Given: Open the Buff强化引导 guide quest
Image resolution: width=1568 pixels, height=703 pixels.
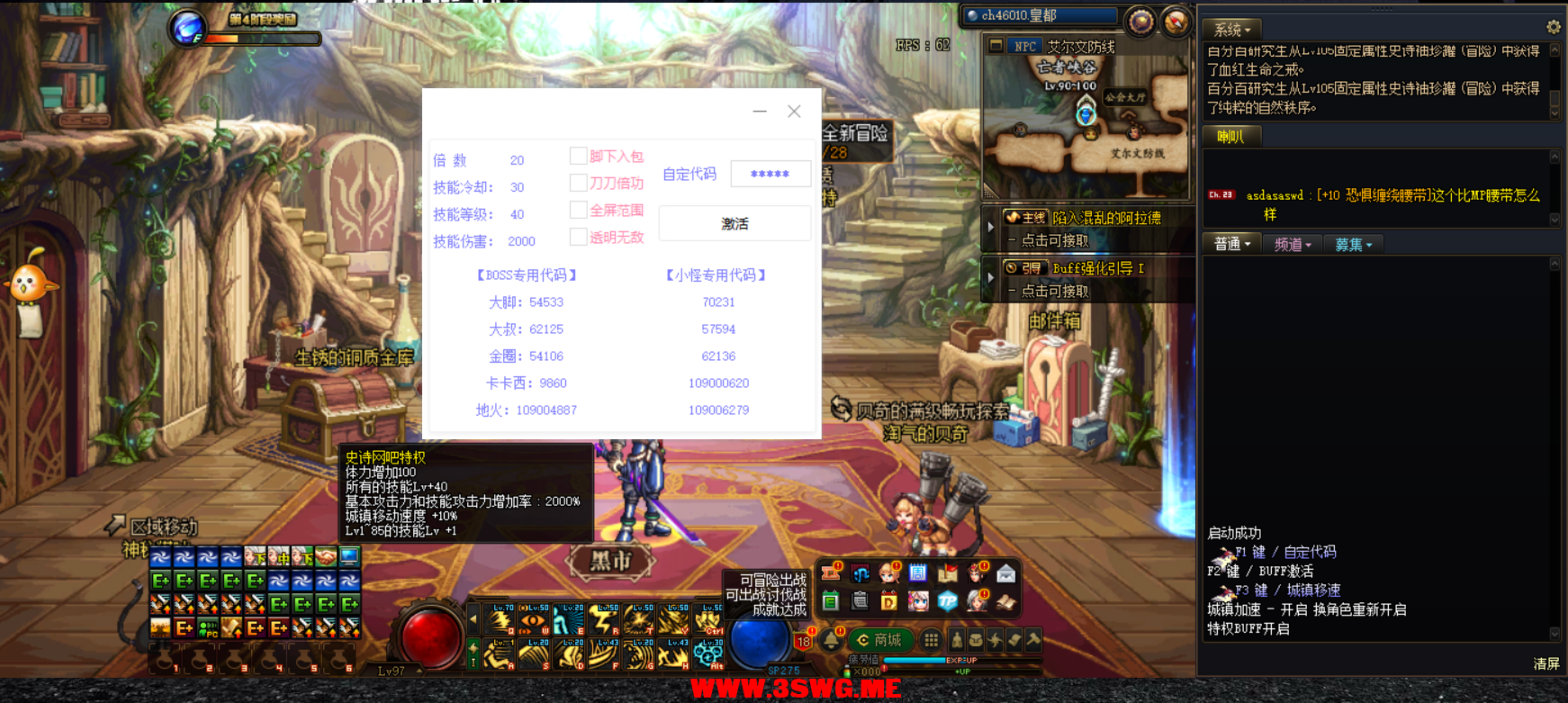Looking at the screenshot, I should 1098,268.
